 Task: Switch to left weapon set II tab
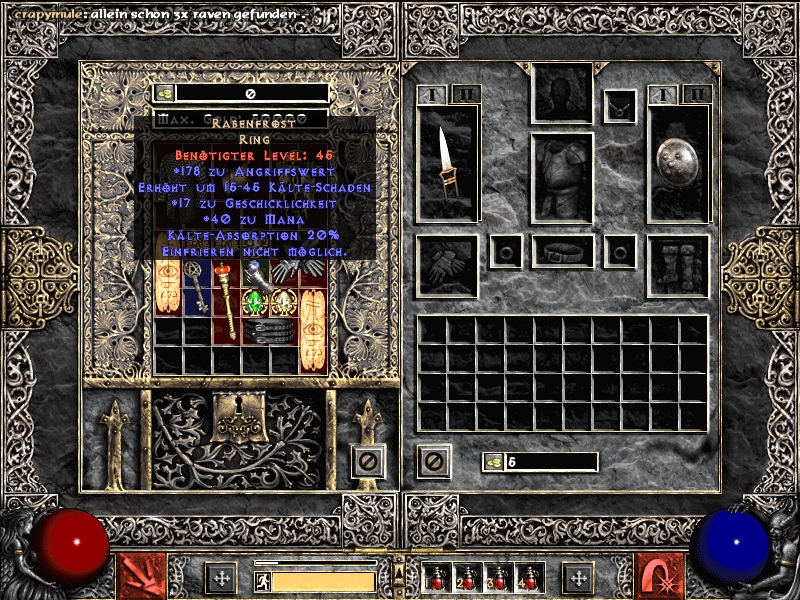(466, 95)
